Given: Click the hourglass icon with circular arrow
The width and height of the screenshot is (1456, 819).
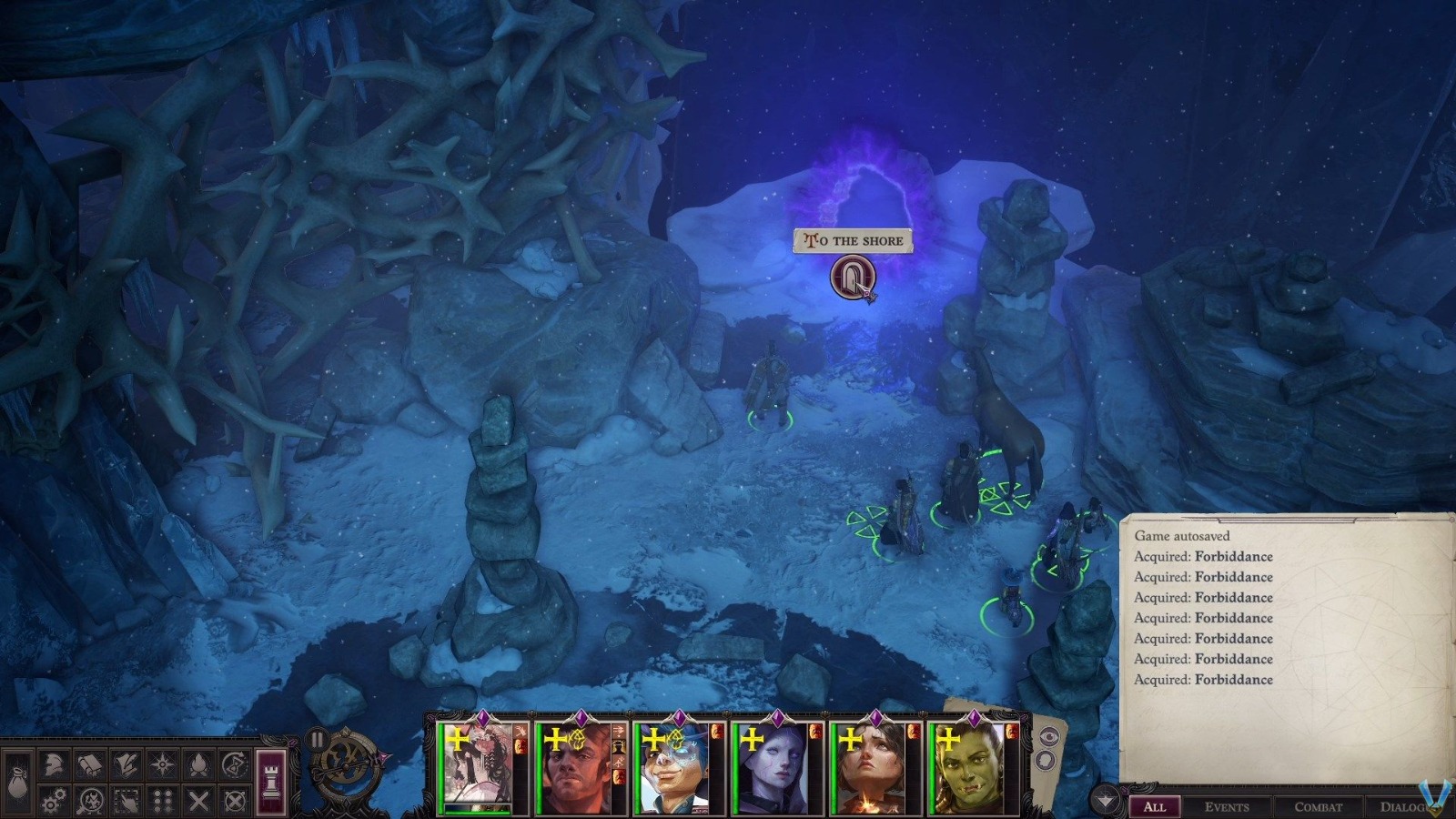Looking at the screenshot, I should click(x=235, y=765).
